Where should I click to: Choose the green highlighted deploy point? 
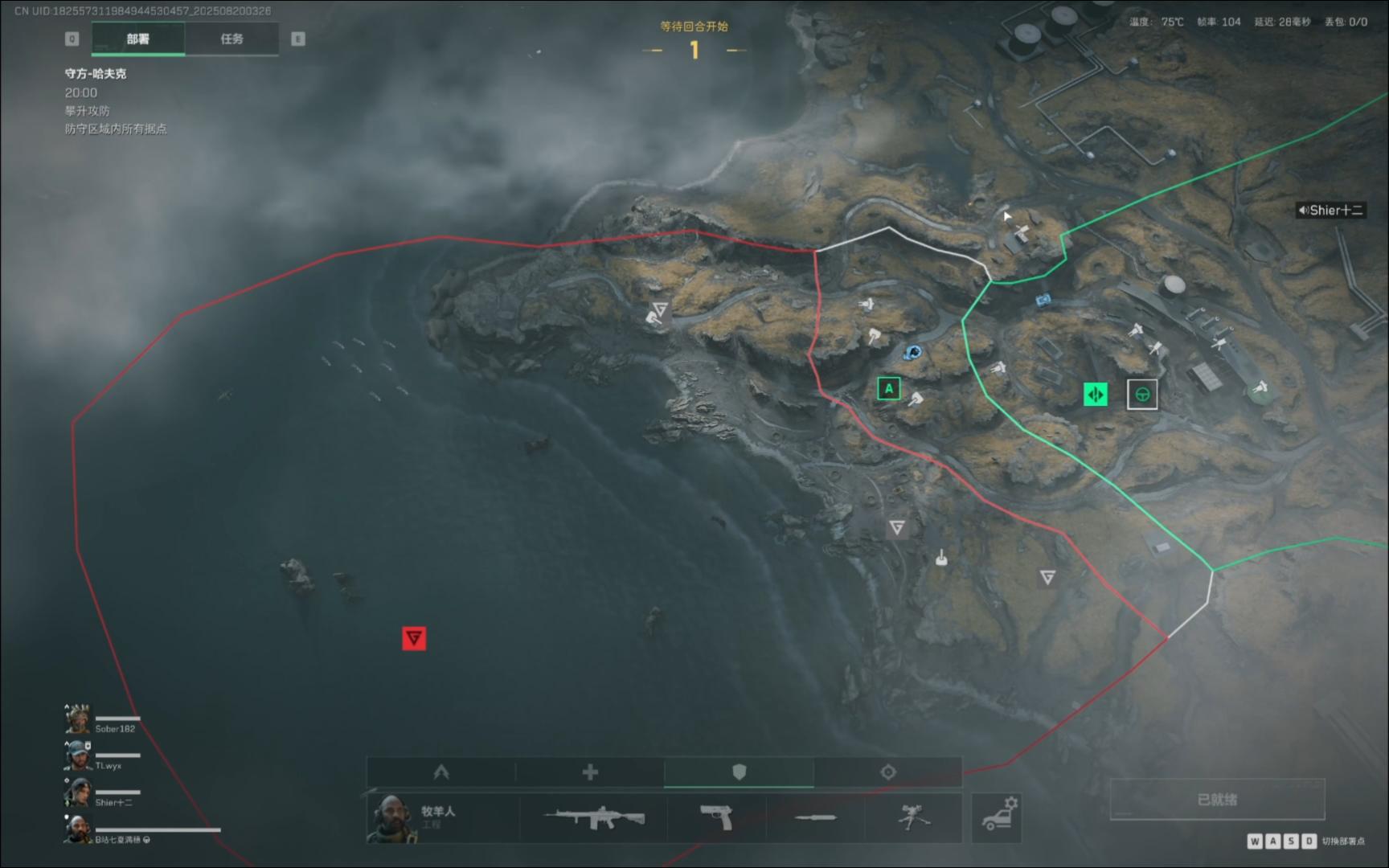coord(1096,395)
